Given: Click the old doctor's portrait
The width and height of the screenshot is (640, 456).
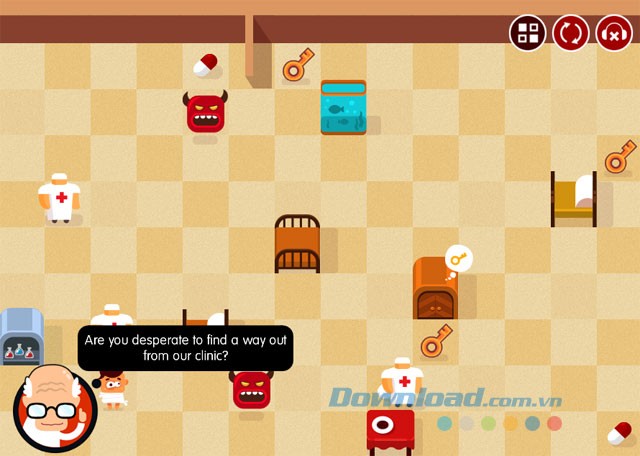Looking at the screenshot, I should (53, 409).
